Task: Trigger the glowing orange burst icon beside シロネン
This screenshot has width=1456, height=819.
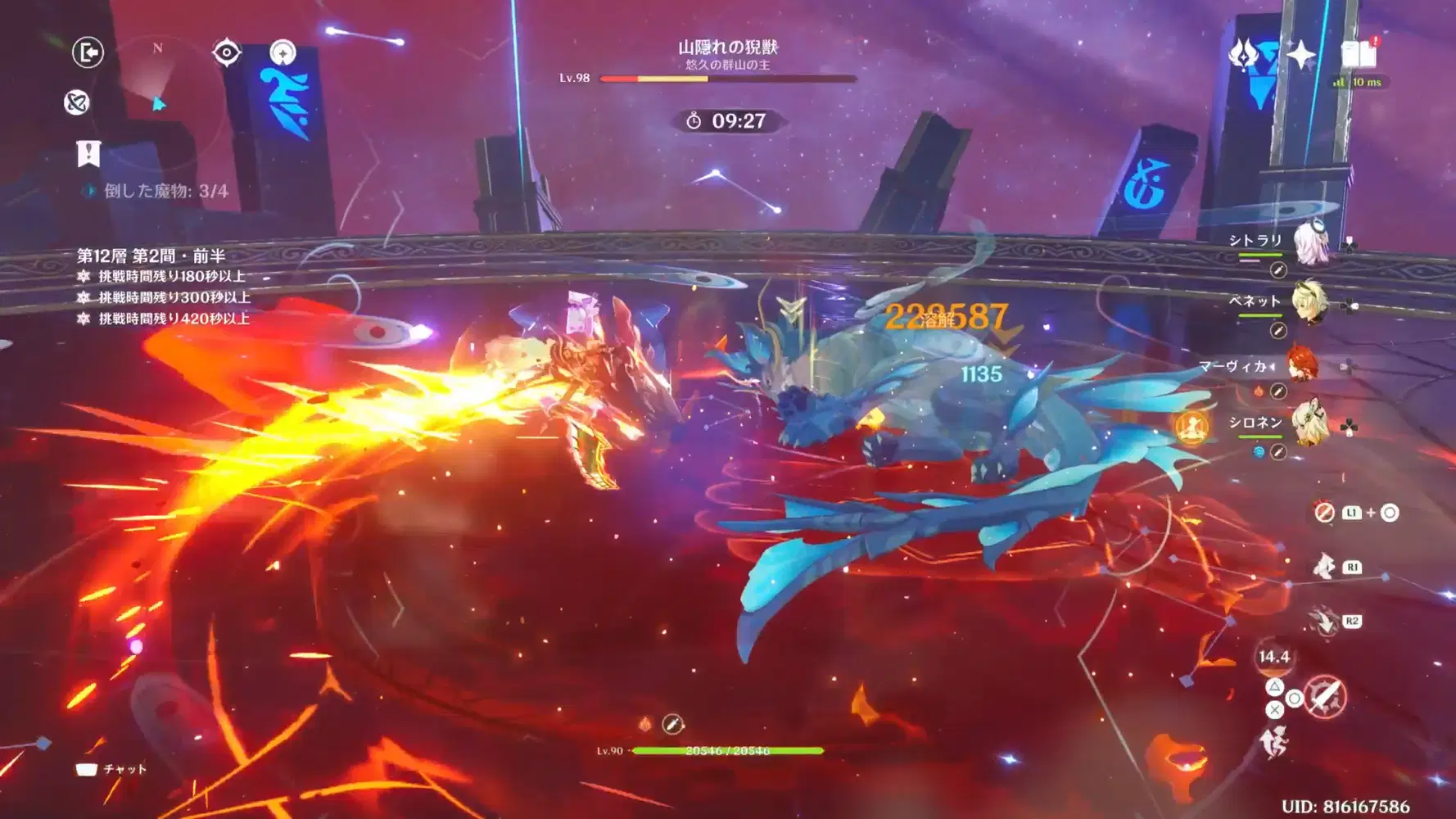Action: 1191,426
